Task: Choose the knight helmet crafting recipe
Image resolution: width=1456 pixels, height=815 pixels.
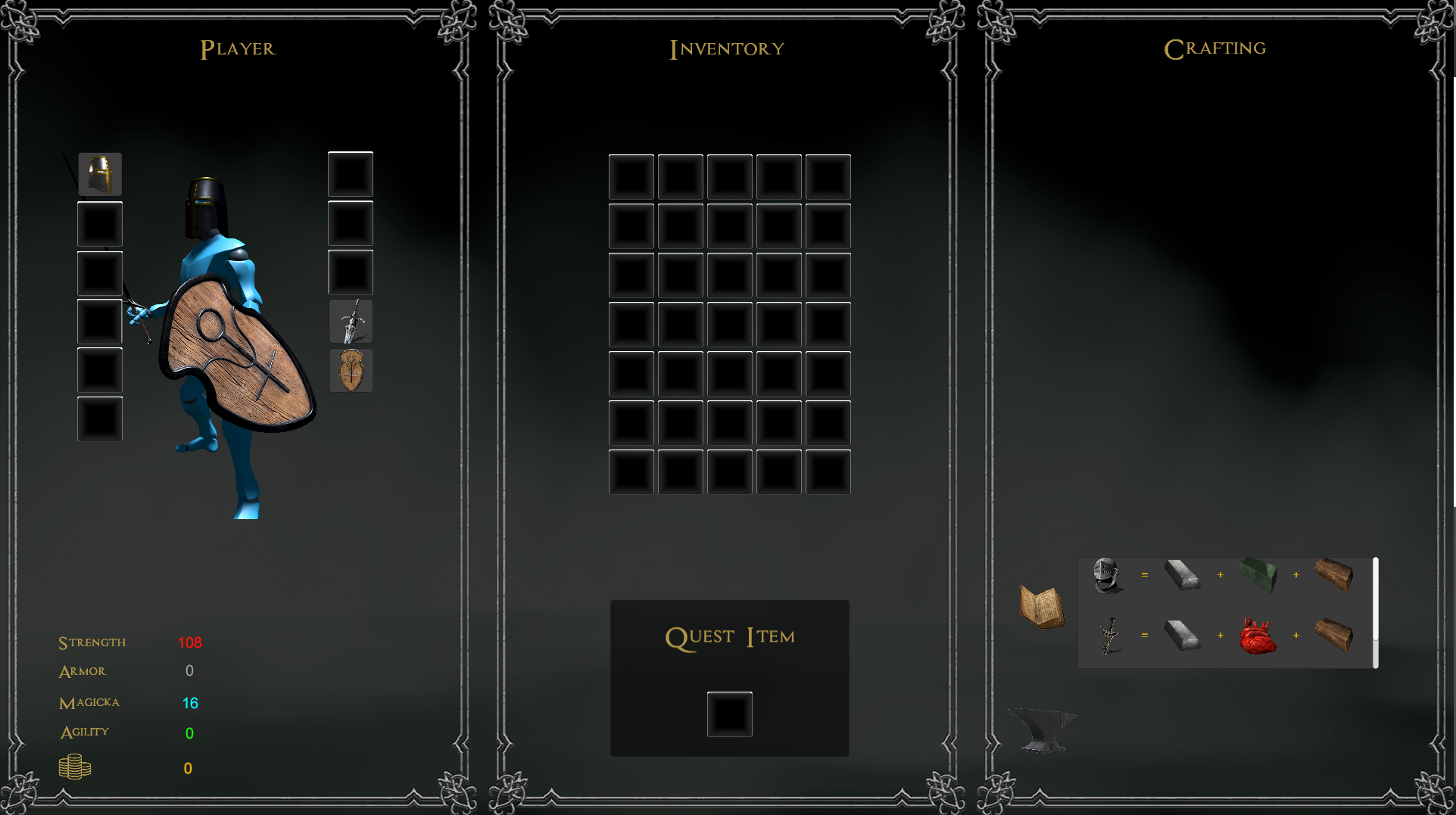Action: [1106, 576]
